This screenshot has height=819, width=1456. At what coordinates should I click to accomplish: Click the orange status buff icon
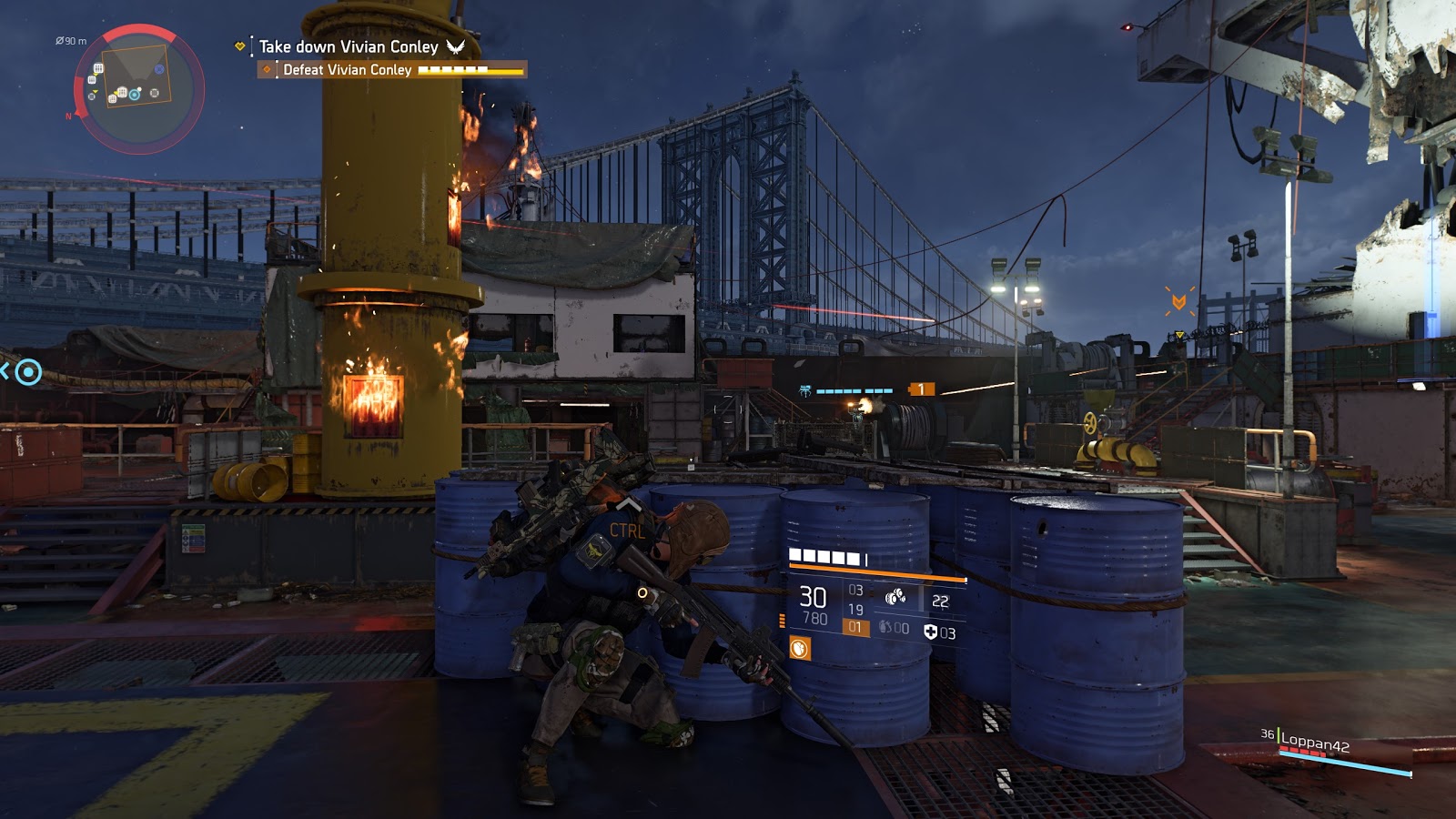click(800, 649)
